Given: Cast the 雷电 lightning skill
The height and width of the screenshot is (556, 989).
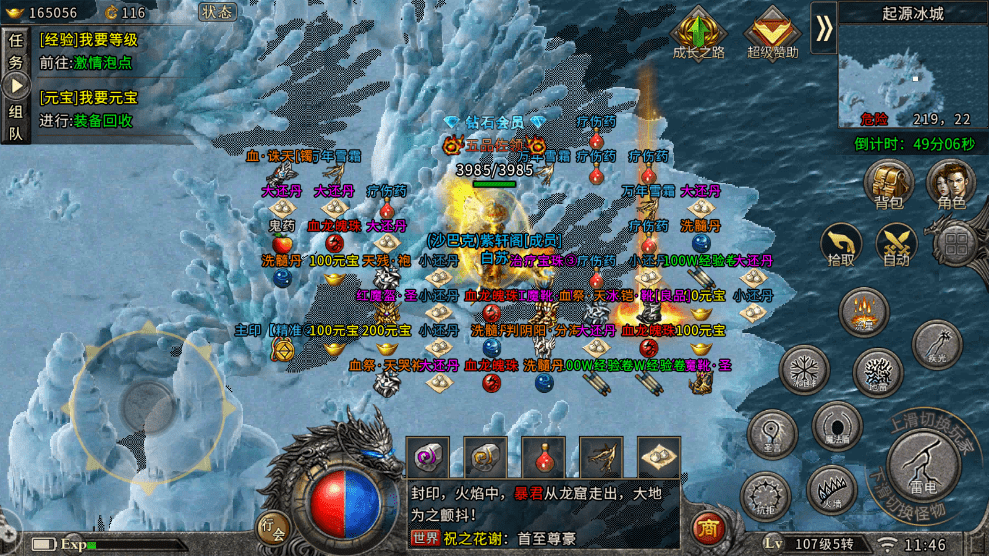Looking at the screenshot, I should pyautogui.click(x=924, y=463).
